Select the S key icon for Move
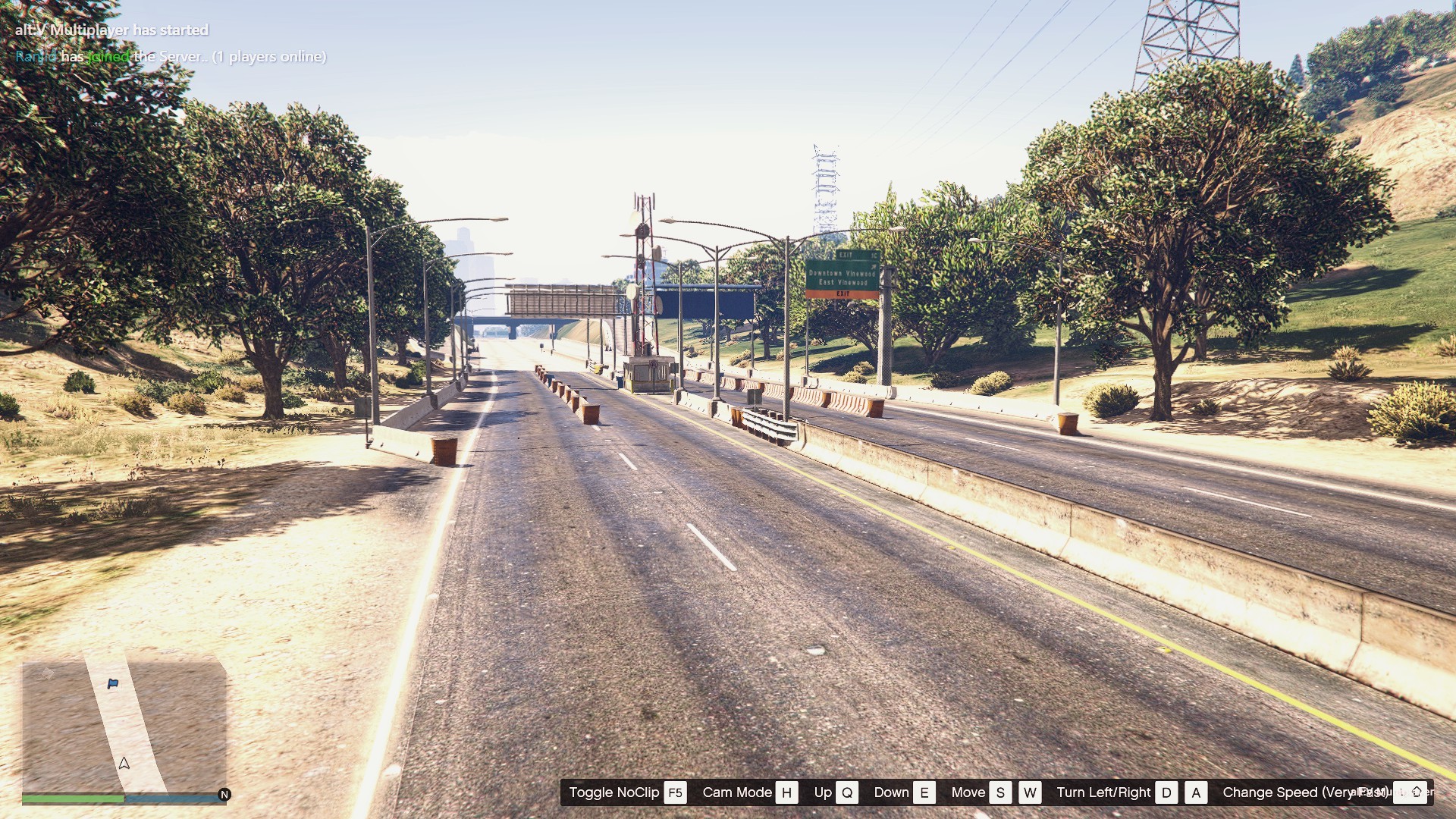 [x=1001, y=792]
